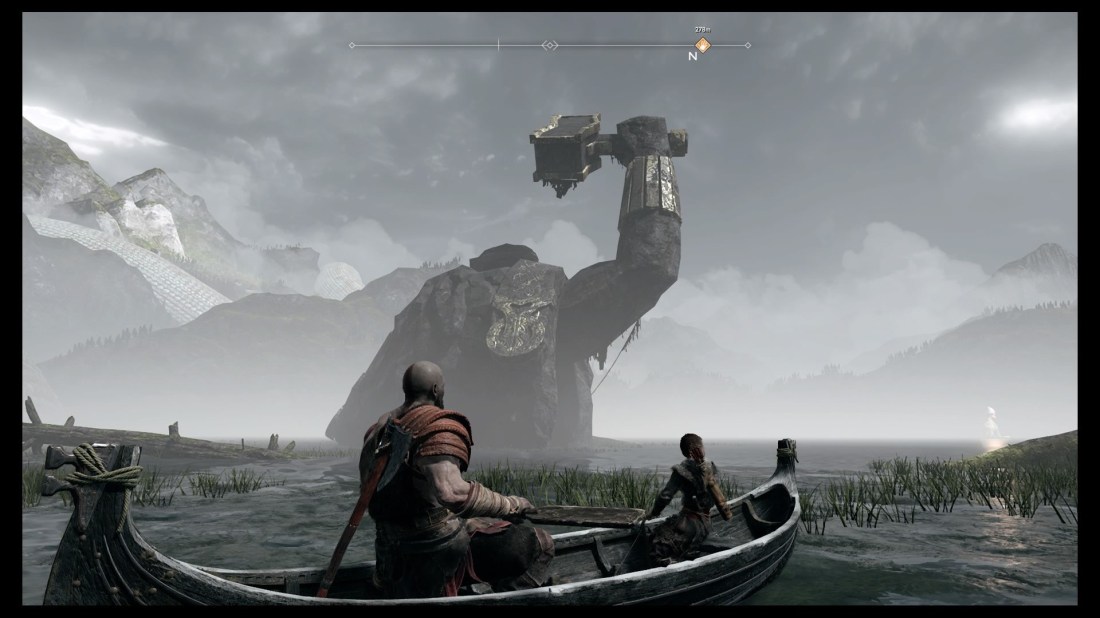Image resolution: width=1100 pixels, height=618 pixels.
Task: Click the North letter on the compass
Action: [692, 57]
